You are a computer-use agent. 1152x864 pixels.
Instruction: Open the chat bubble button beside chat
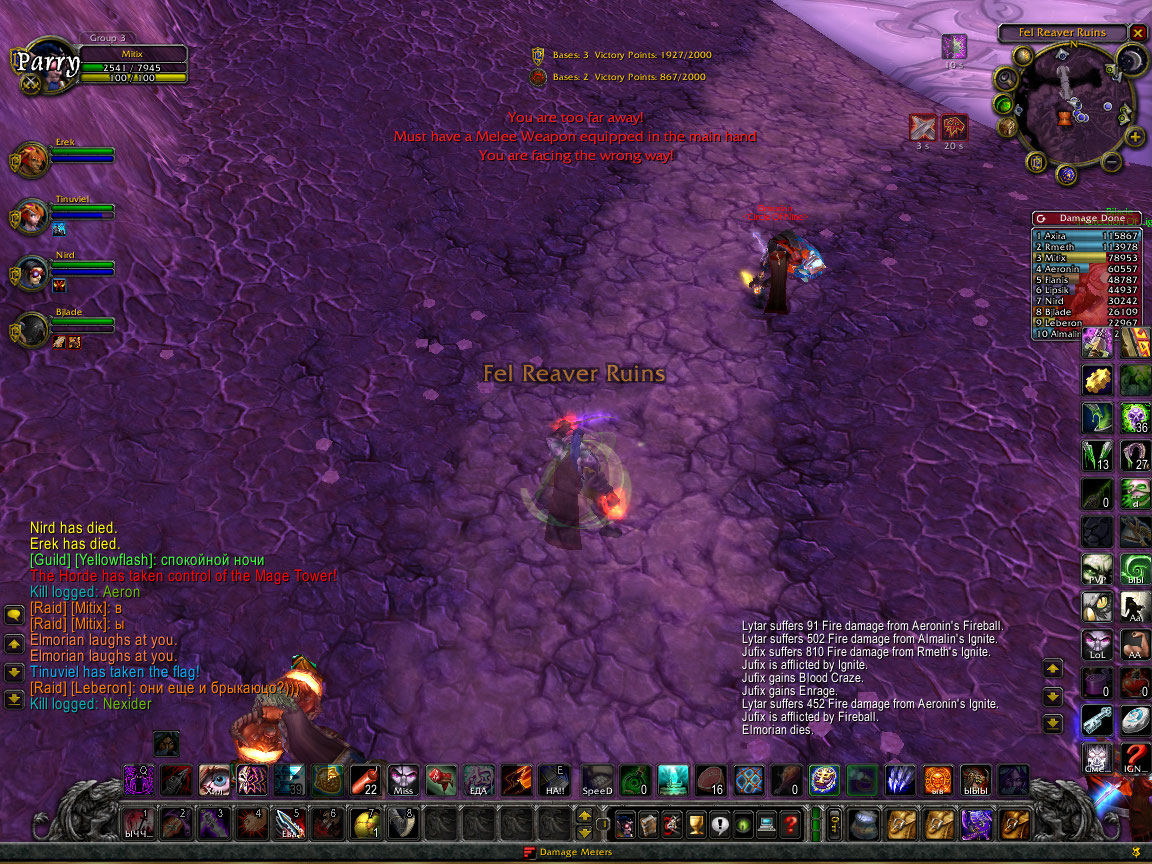tap(15, 615)
